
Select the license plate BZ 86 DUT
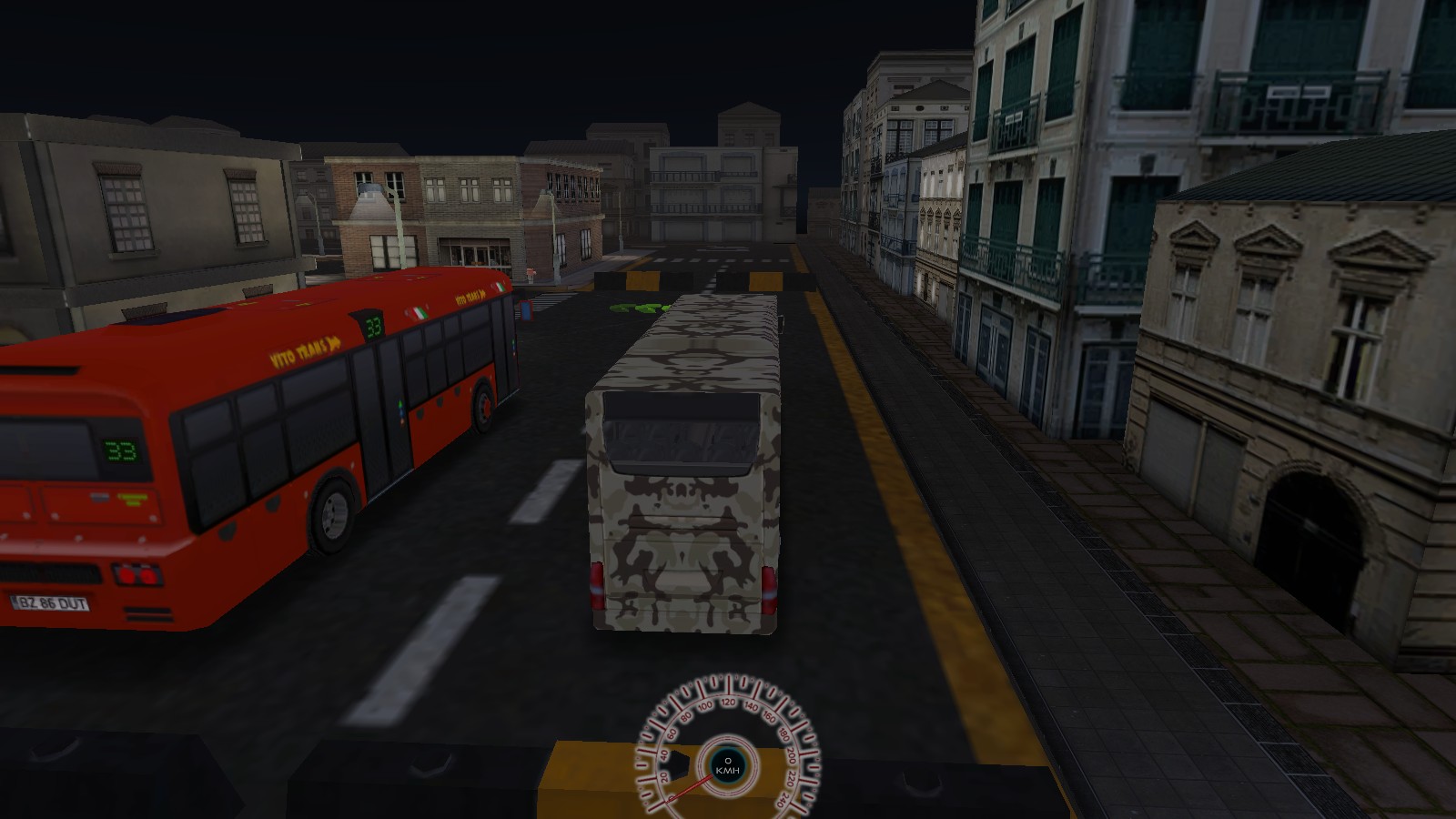53,604
